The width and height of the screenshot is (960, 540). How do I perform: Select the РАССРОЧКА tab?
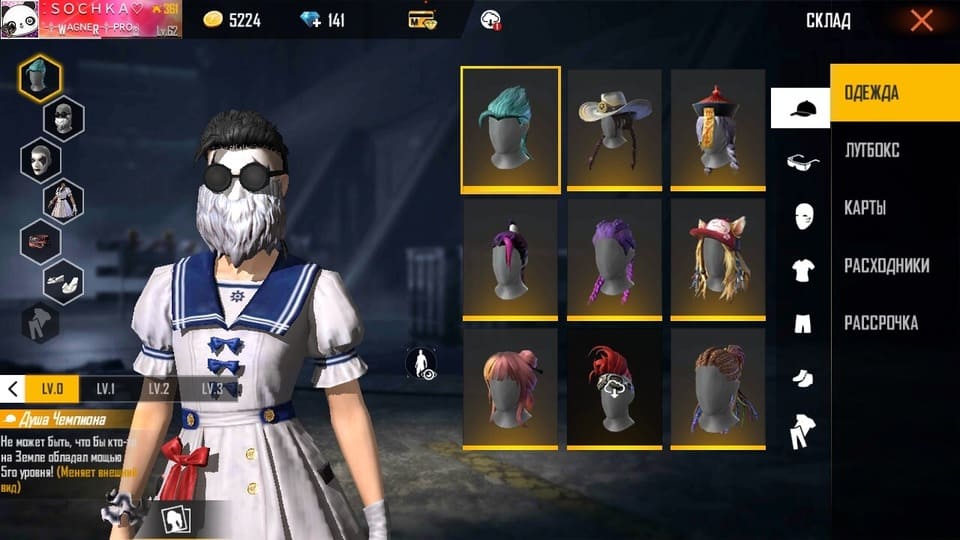pyautogui.click(x=881, y=323)
